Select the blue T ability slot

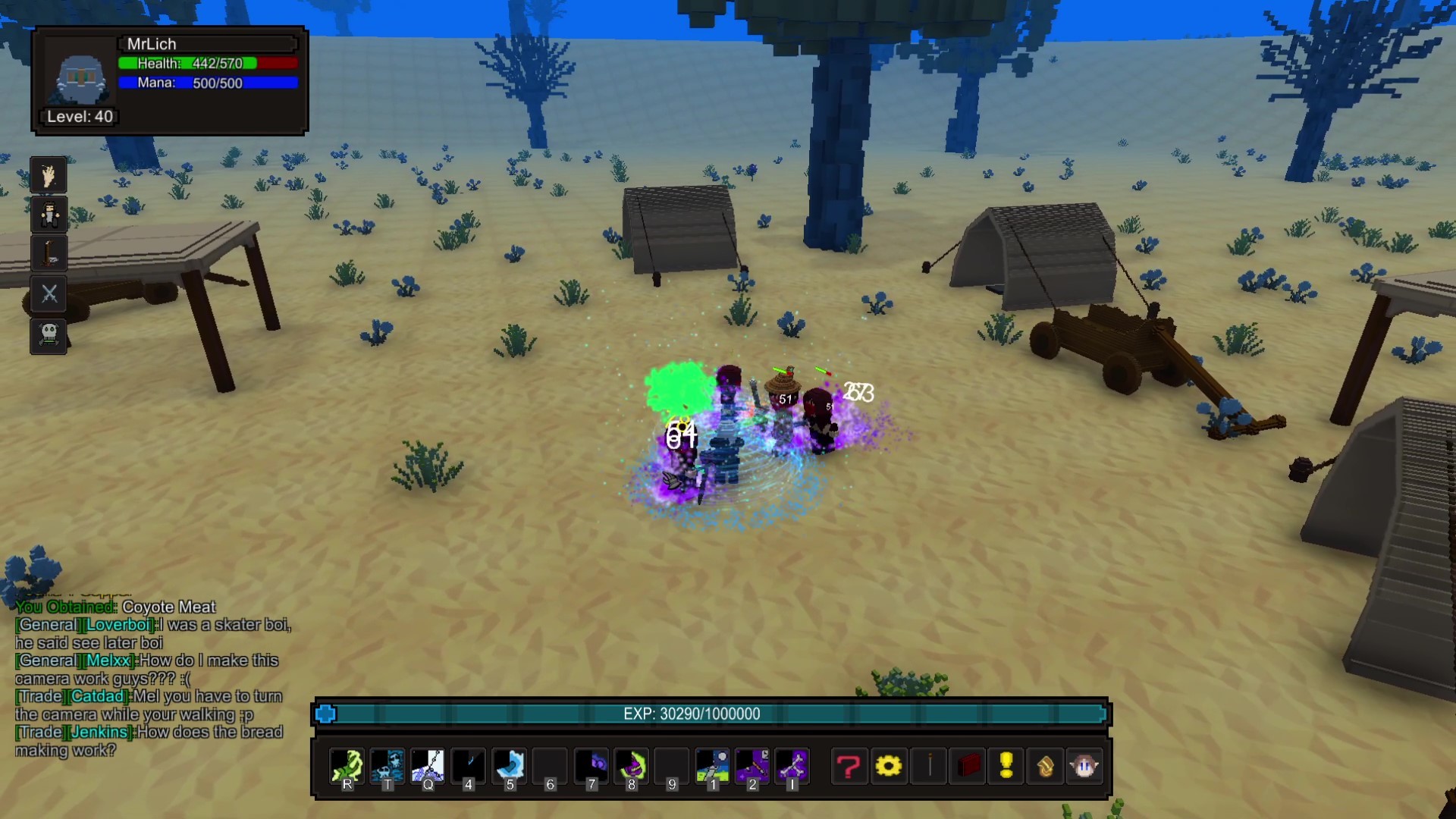click(388, 766)
